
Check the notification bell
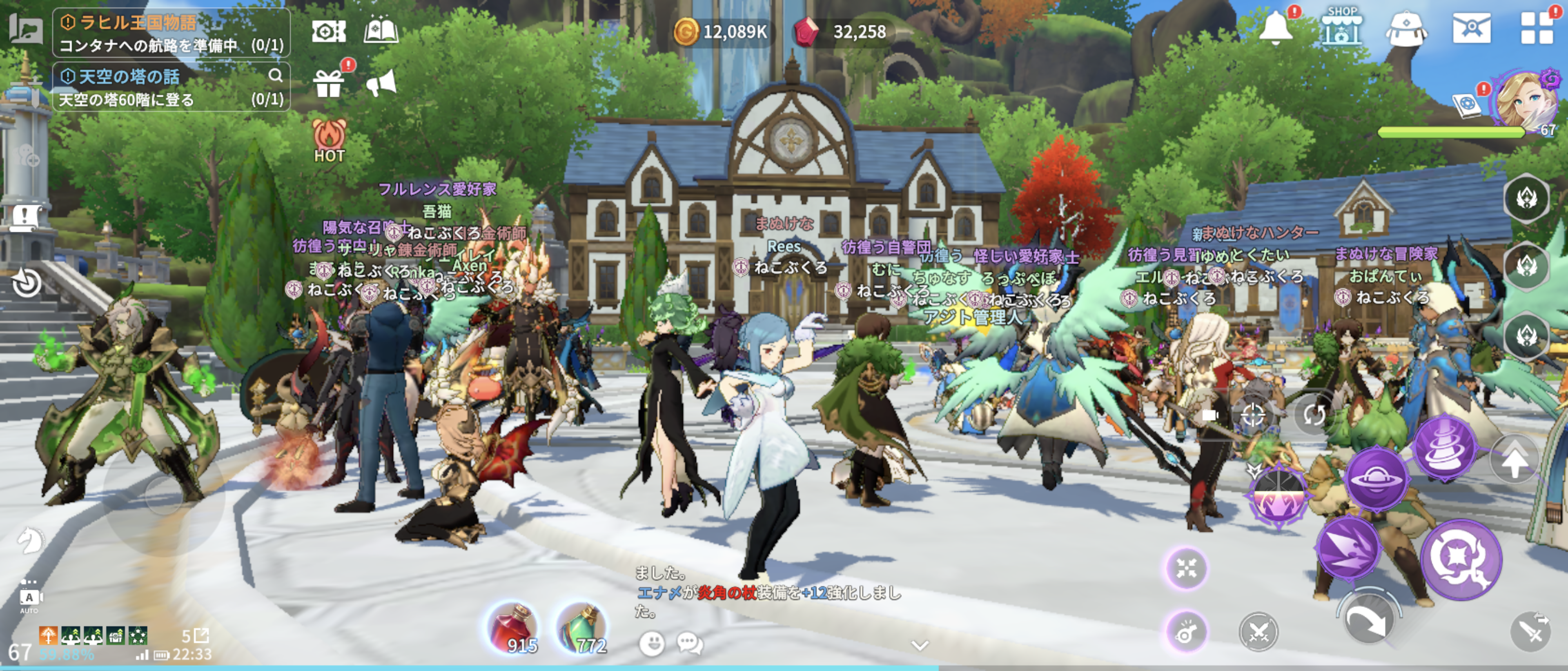pyautogui.click(x=1274, y=28)
